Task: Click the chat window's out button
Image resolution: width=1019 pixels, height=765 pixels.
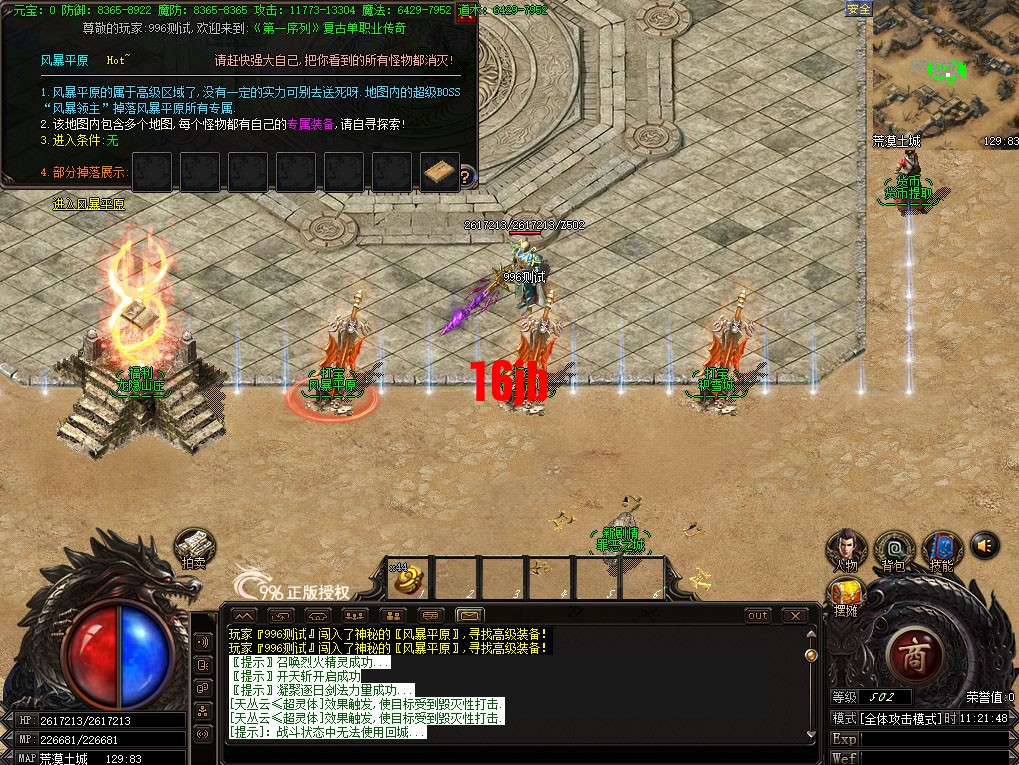Action: pos(758,615)
